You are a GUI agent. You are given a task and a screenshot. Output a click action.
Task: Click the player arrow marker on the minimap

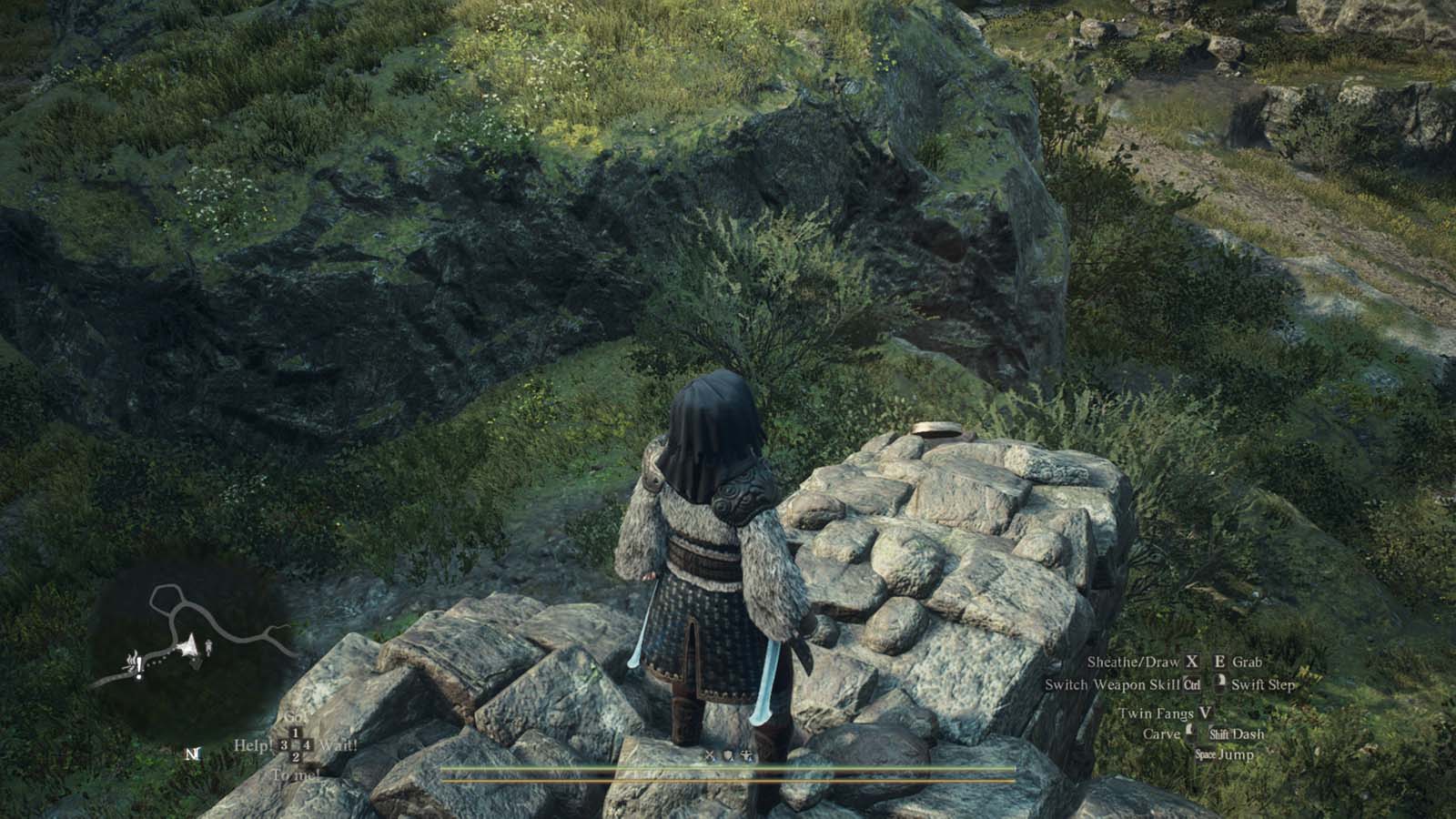(189, 646)
